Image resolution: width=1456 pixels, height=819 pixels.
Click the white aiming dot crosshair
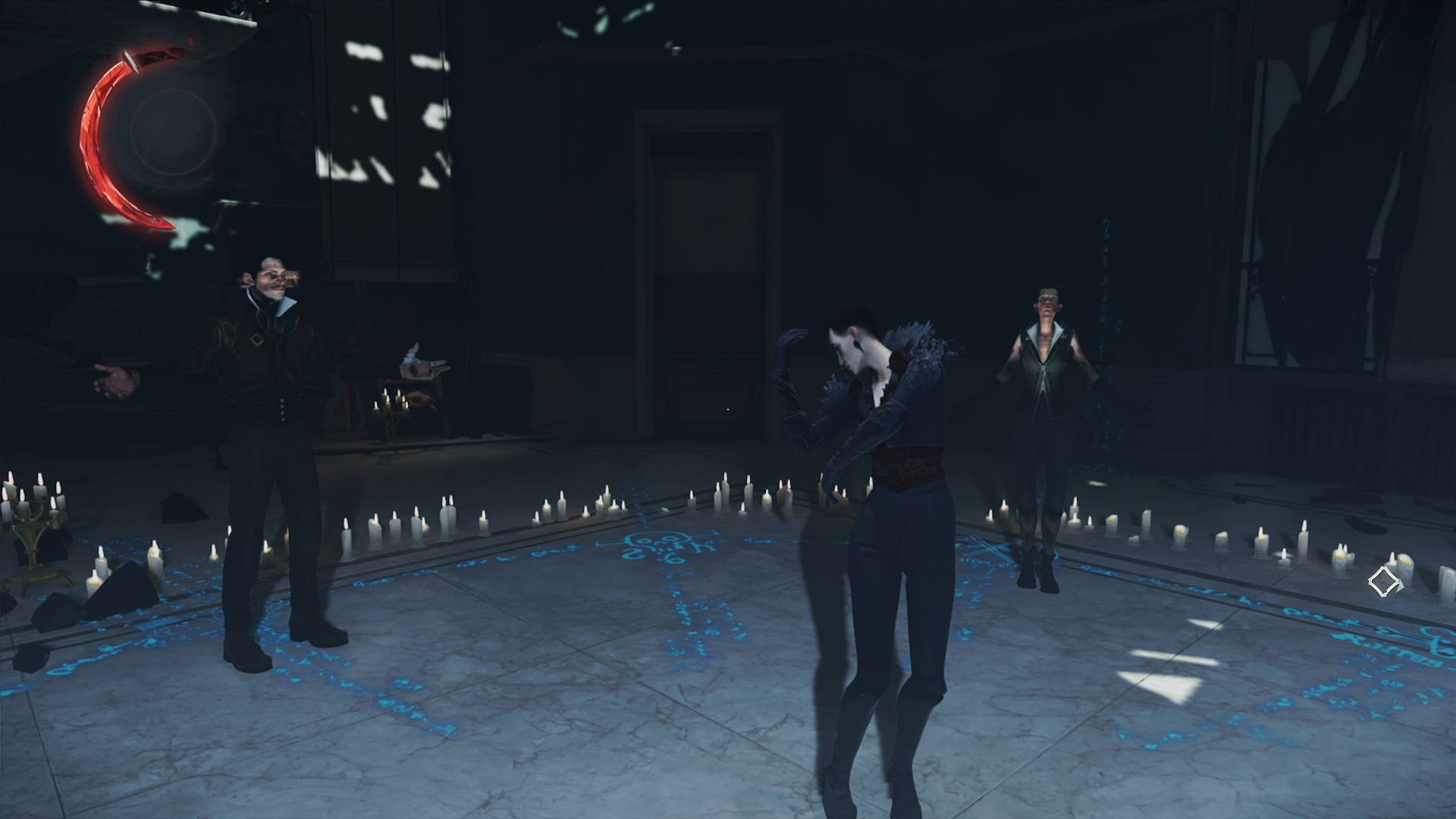click(x=729, y=408)
